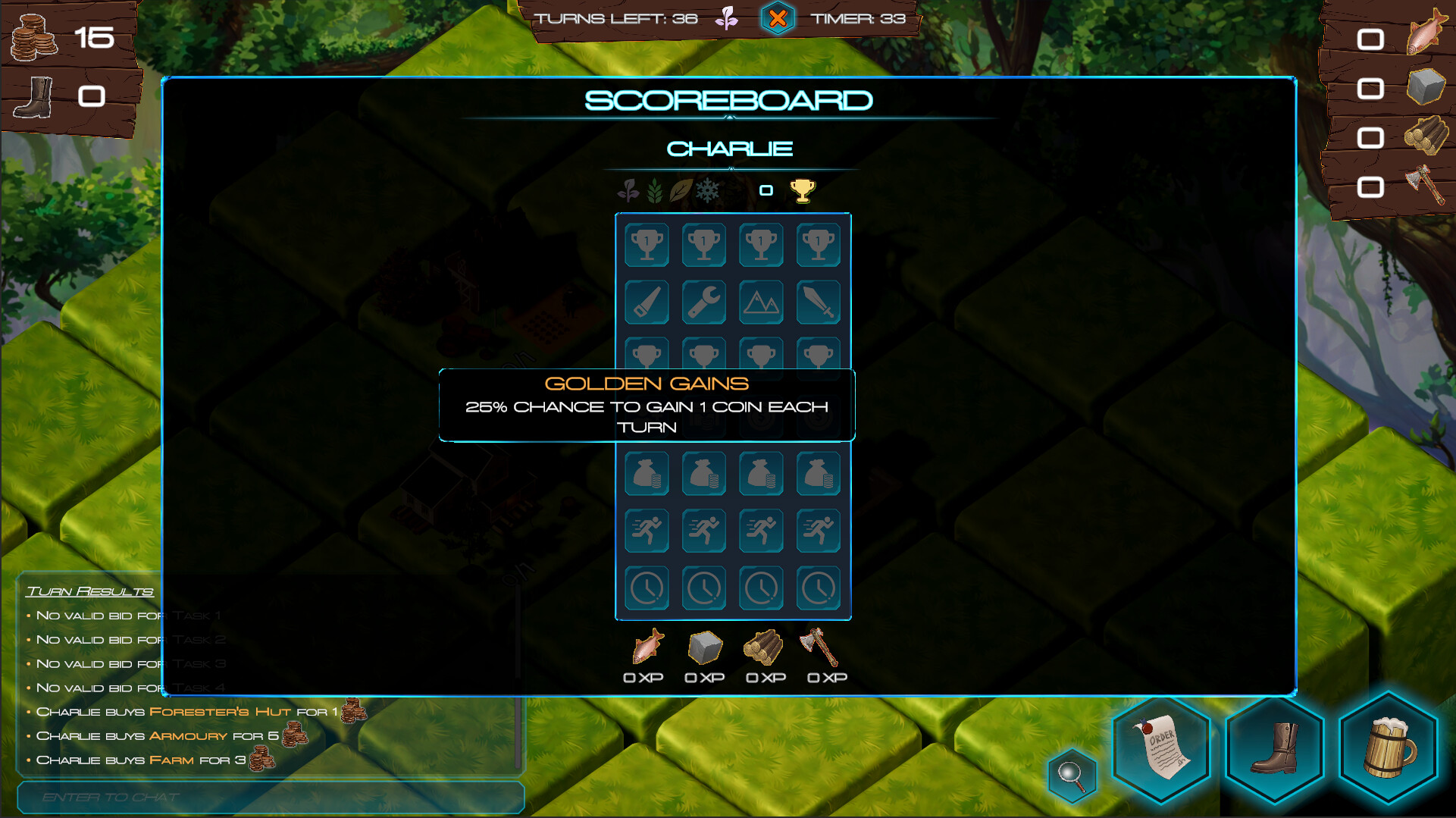Select the saw achievement icon
1456x818 pixels.
coord(646,302)
